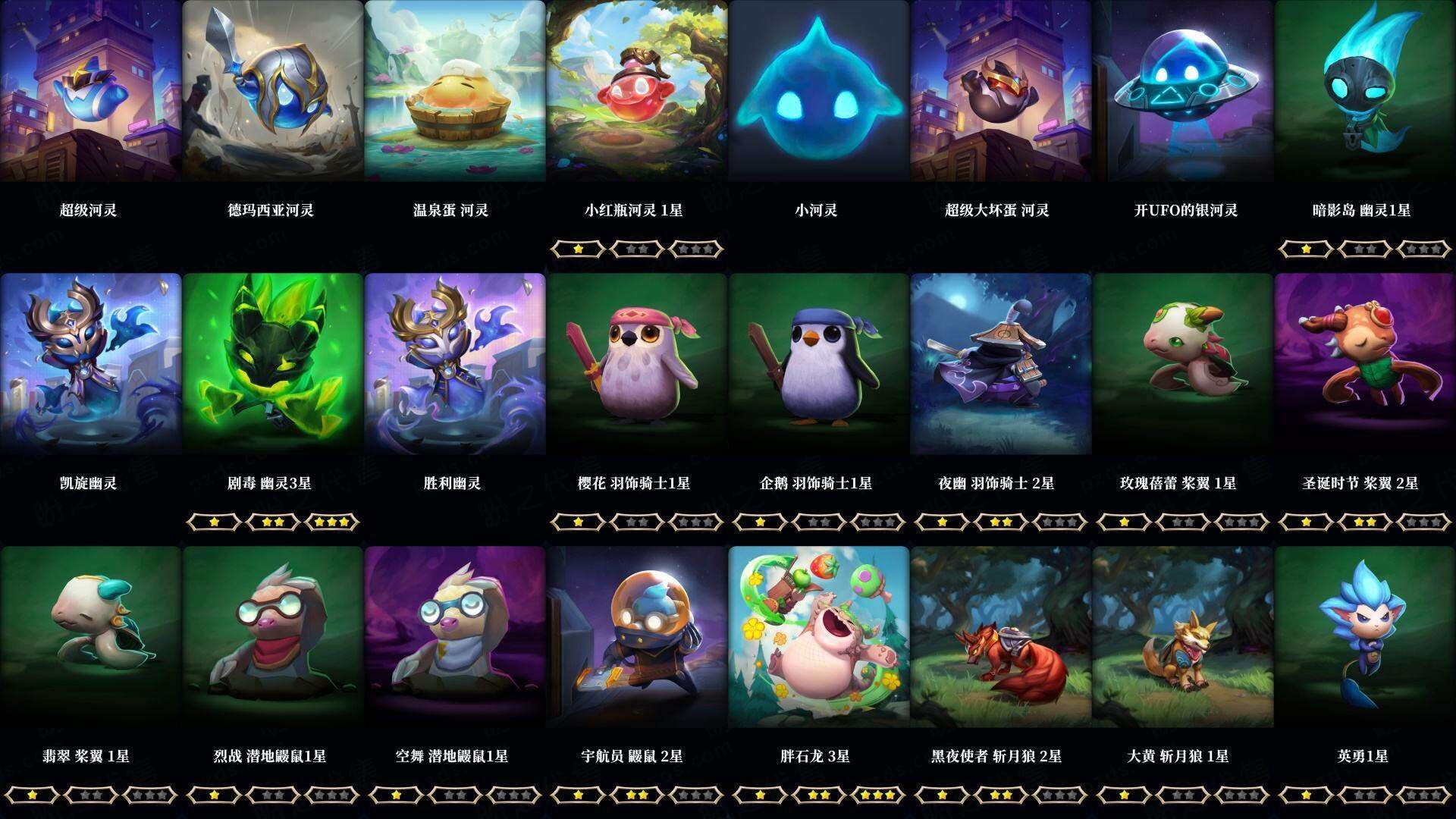Select 2-star badge below 樱花 羽饰骑士
Image resolution: width=1456 pixels, height=819 pixels.
point(637,522)
